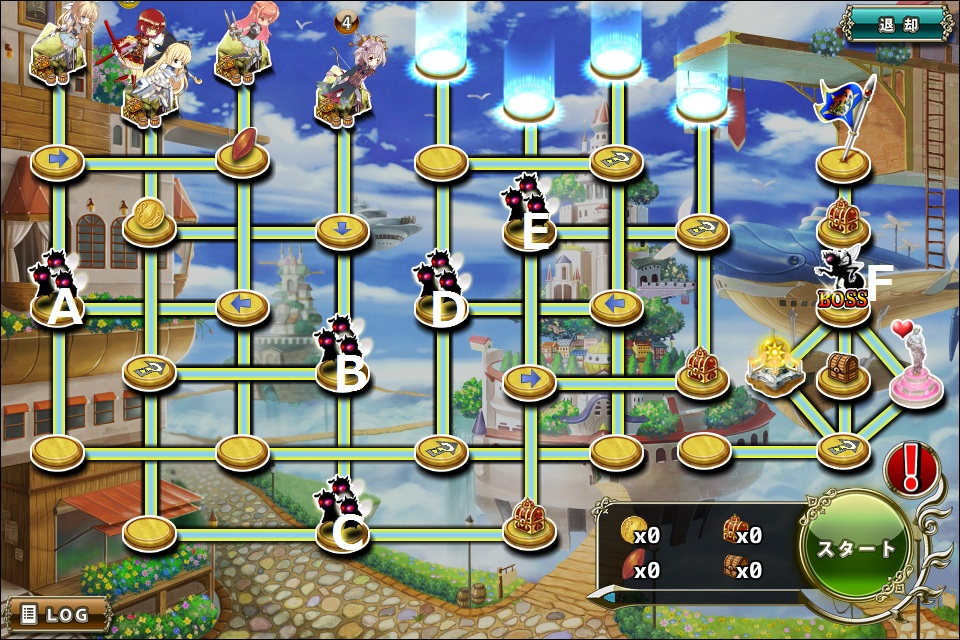Open the LOG panel

(58, 613)
